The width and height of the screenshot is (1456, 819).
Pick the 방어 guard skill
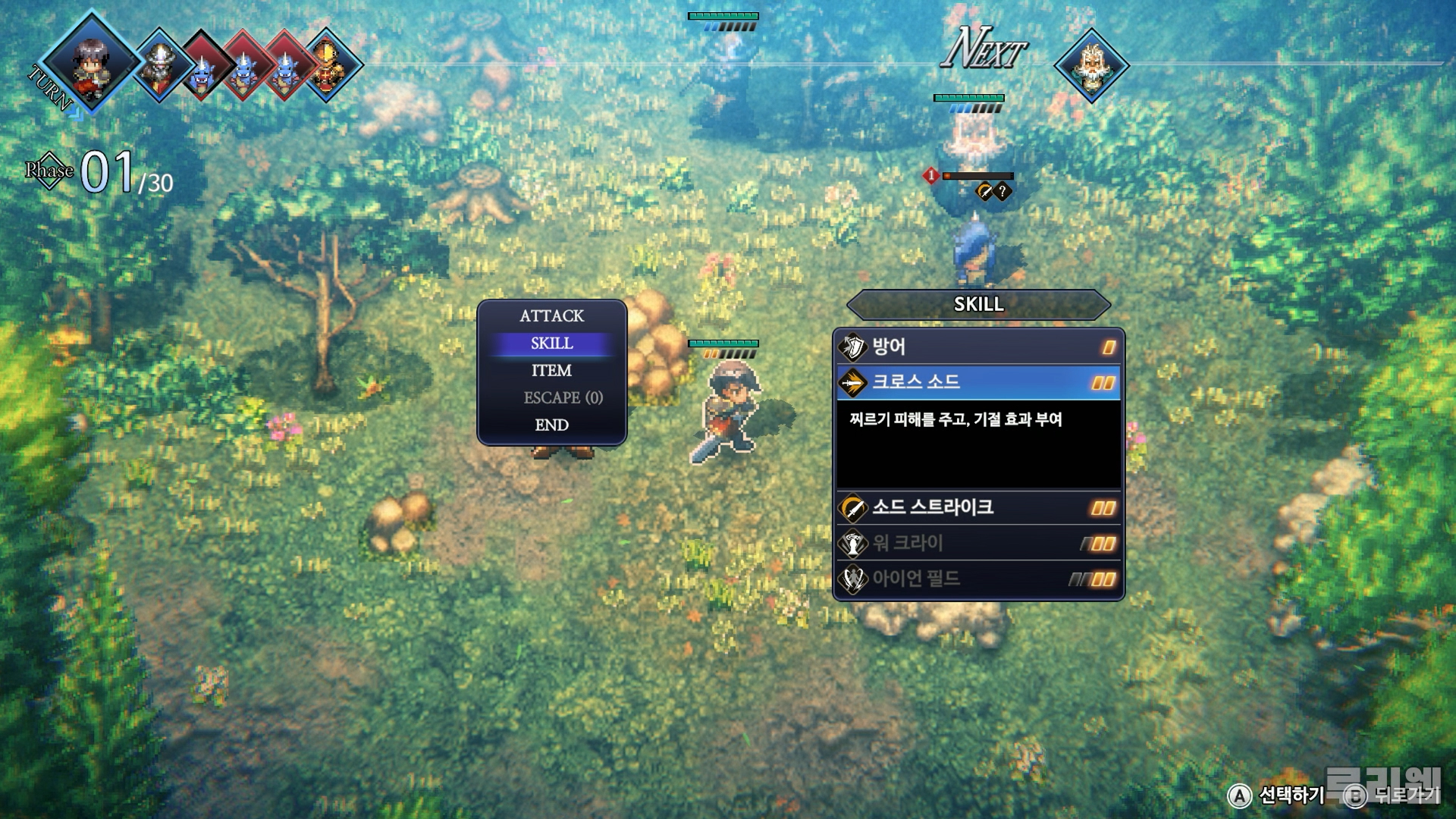click(x=977, y=347)
